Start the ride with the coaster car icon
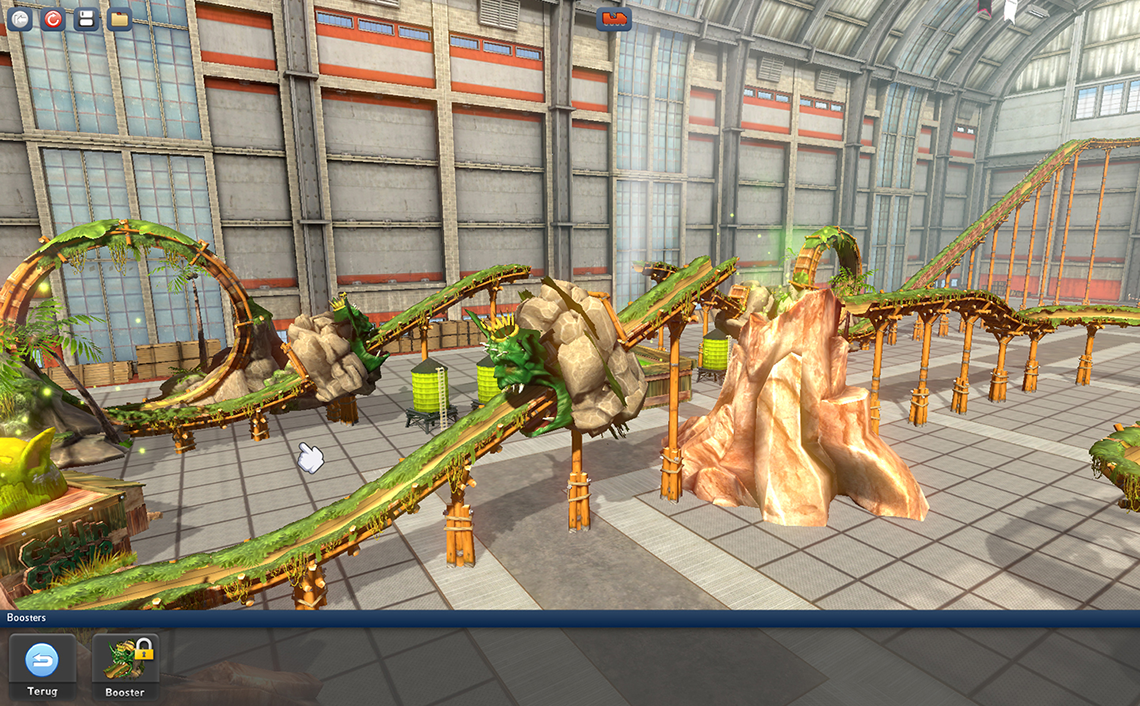The width and height of the screenshot is (1140, 706). (x=614, y=18)
